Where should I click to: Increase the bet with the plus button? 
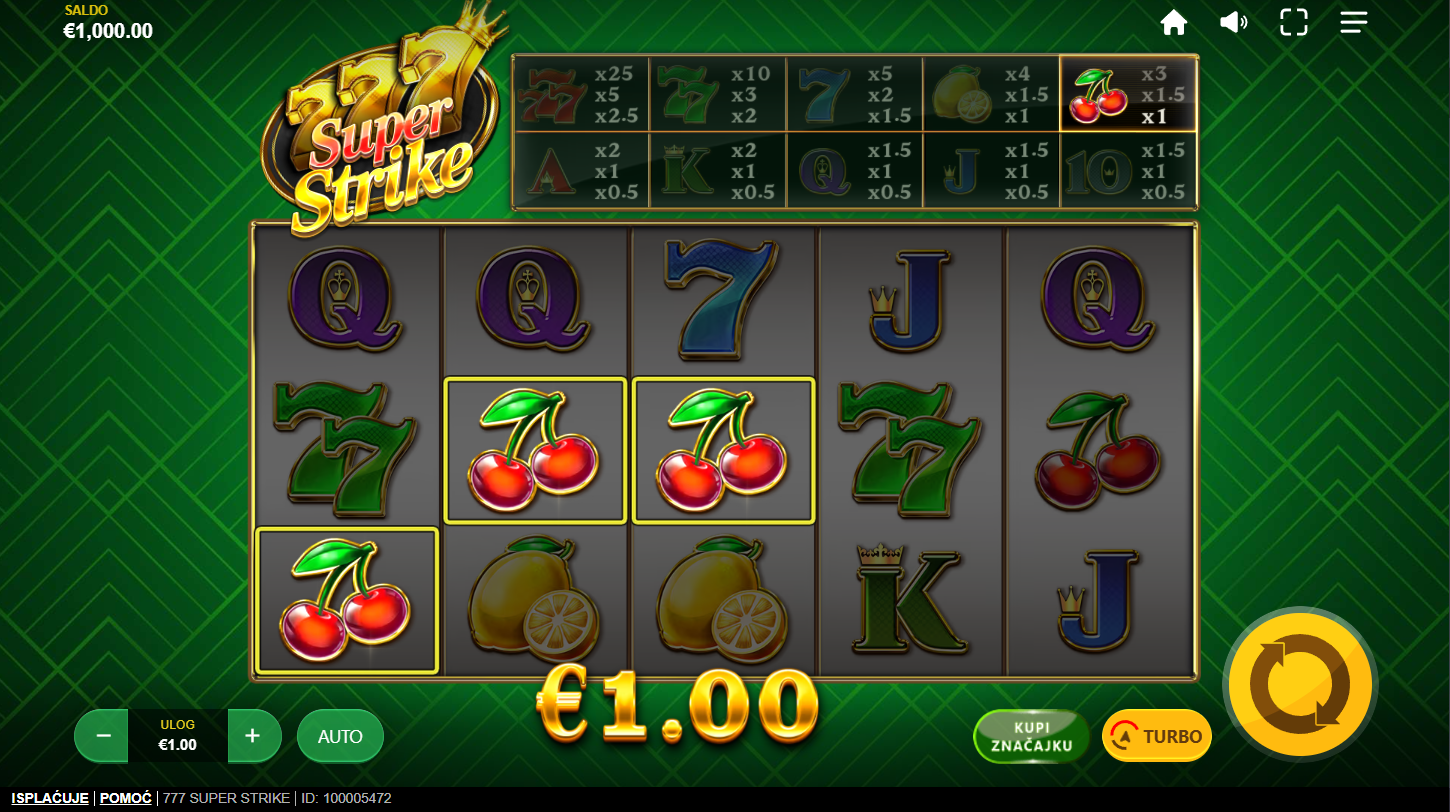tap(252, 736)
